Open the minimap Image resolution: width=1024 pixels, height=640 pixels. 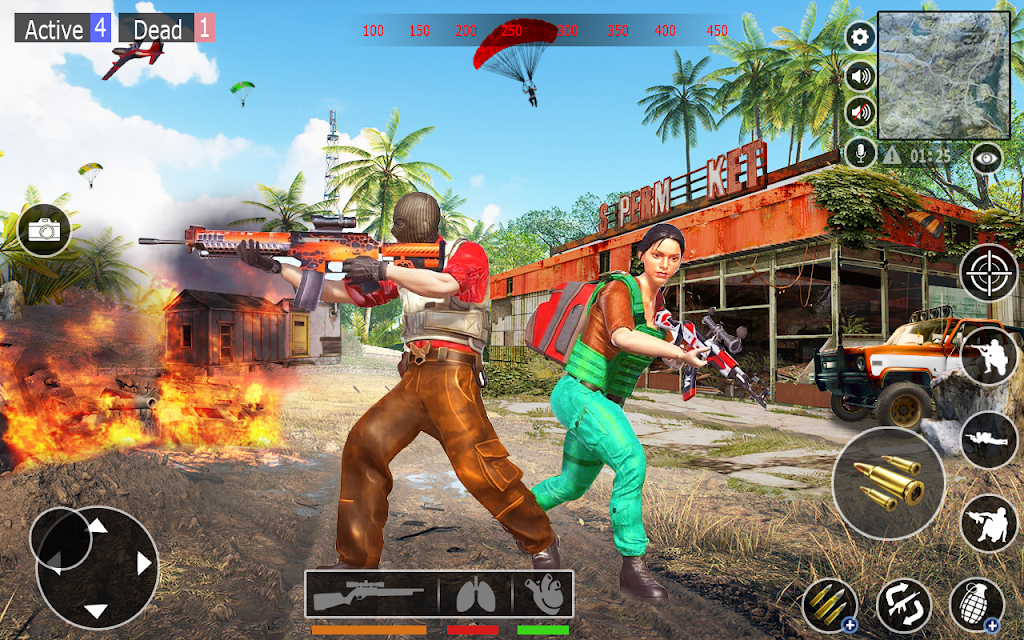943,75
